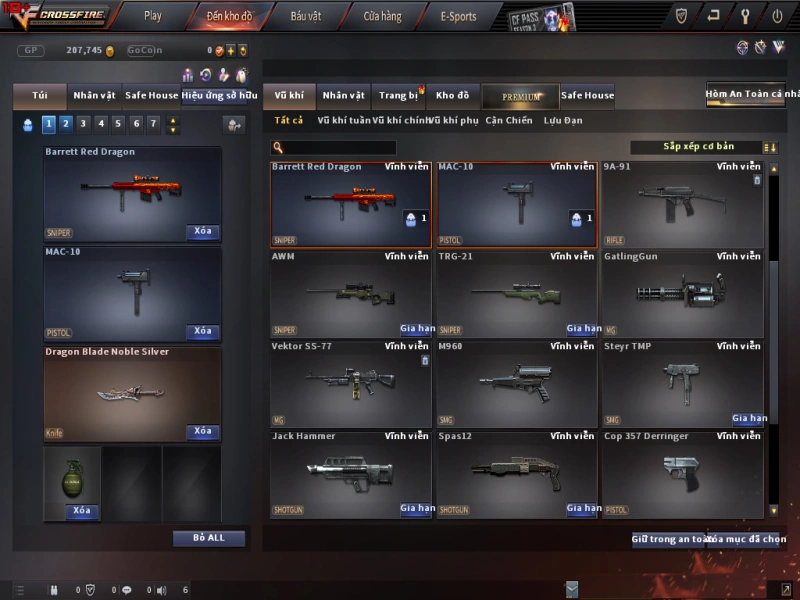The width and height of the screenshot is (800, 600).
Task: Open the PREMIUM inventory tab
Action: (520, 96)
